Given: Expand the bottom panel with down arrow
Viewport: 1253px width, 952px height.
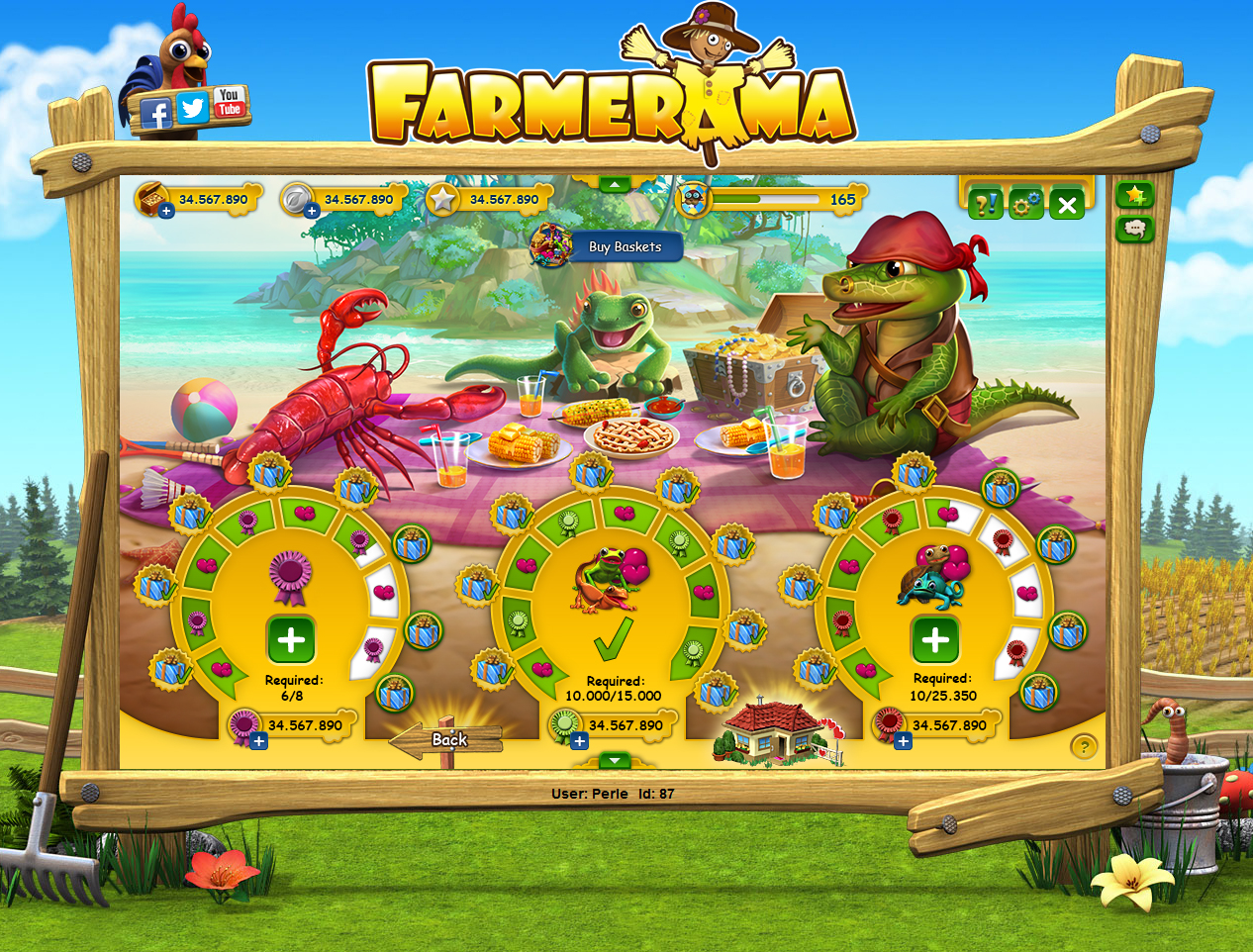Looking at the screenshot, I should 615,760.
